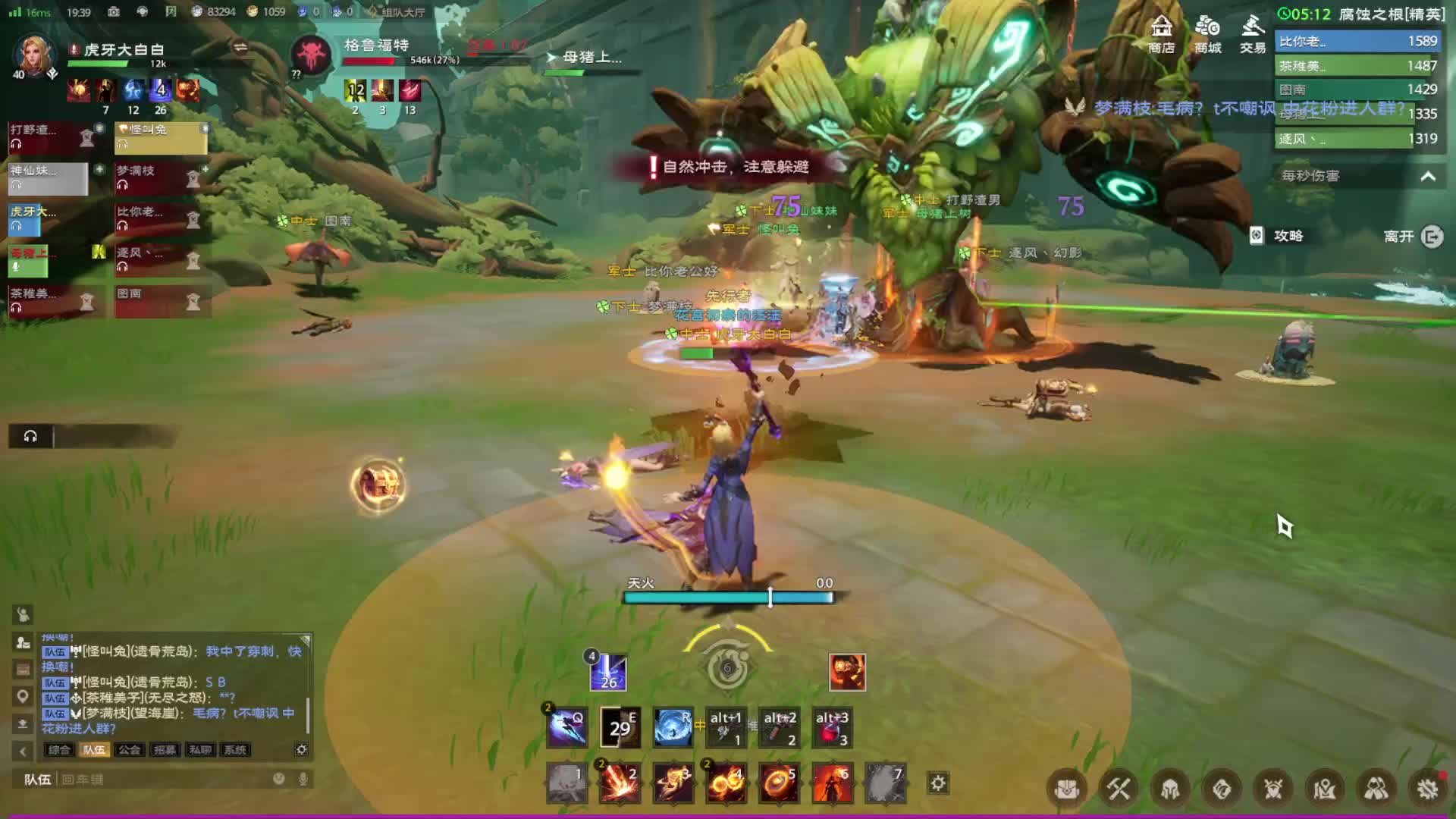Toggle the chat microphone icon
Screen dimensions: 1456x819
(x=303, y=780)
